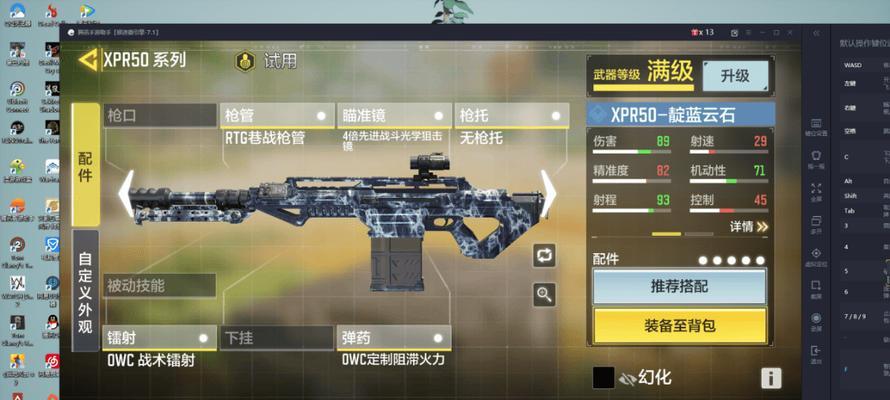The width and height of the screenshot is (890, 400).
Task: Show the next weapon with right arrow
Action: pos(548,192)
